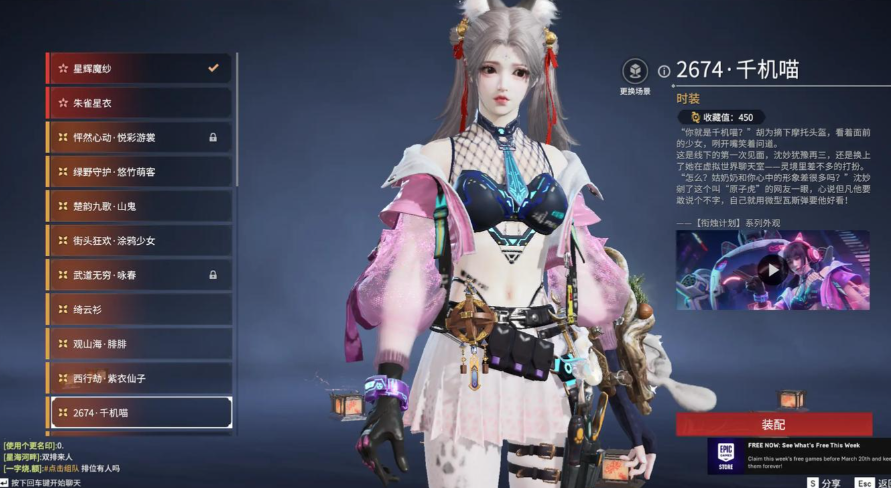Click the 分享 share button
The width and height of the screenshot is (891, 488).
(x=824, y=482)
